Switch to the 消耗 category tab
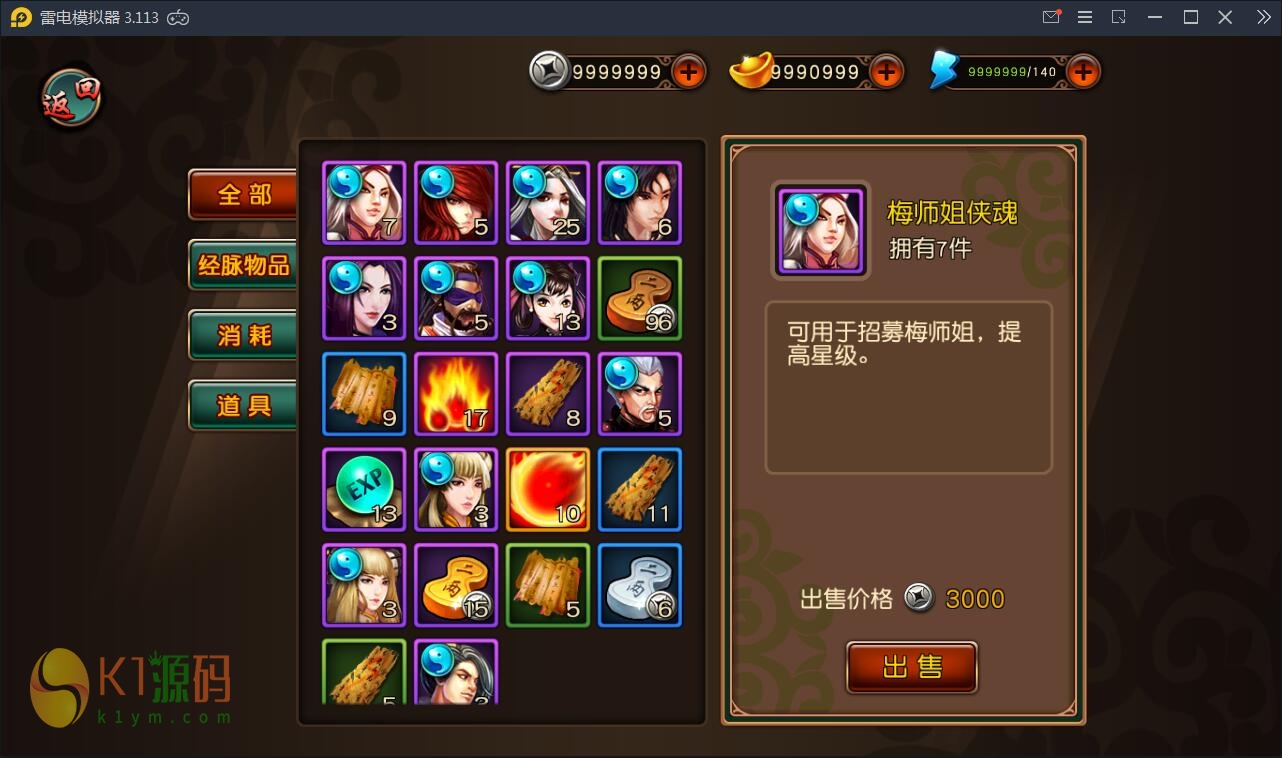 [x=242, y=336]
